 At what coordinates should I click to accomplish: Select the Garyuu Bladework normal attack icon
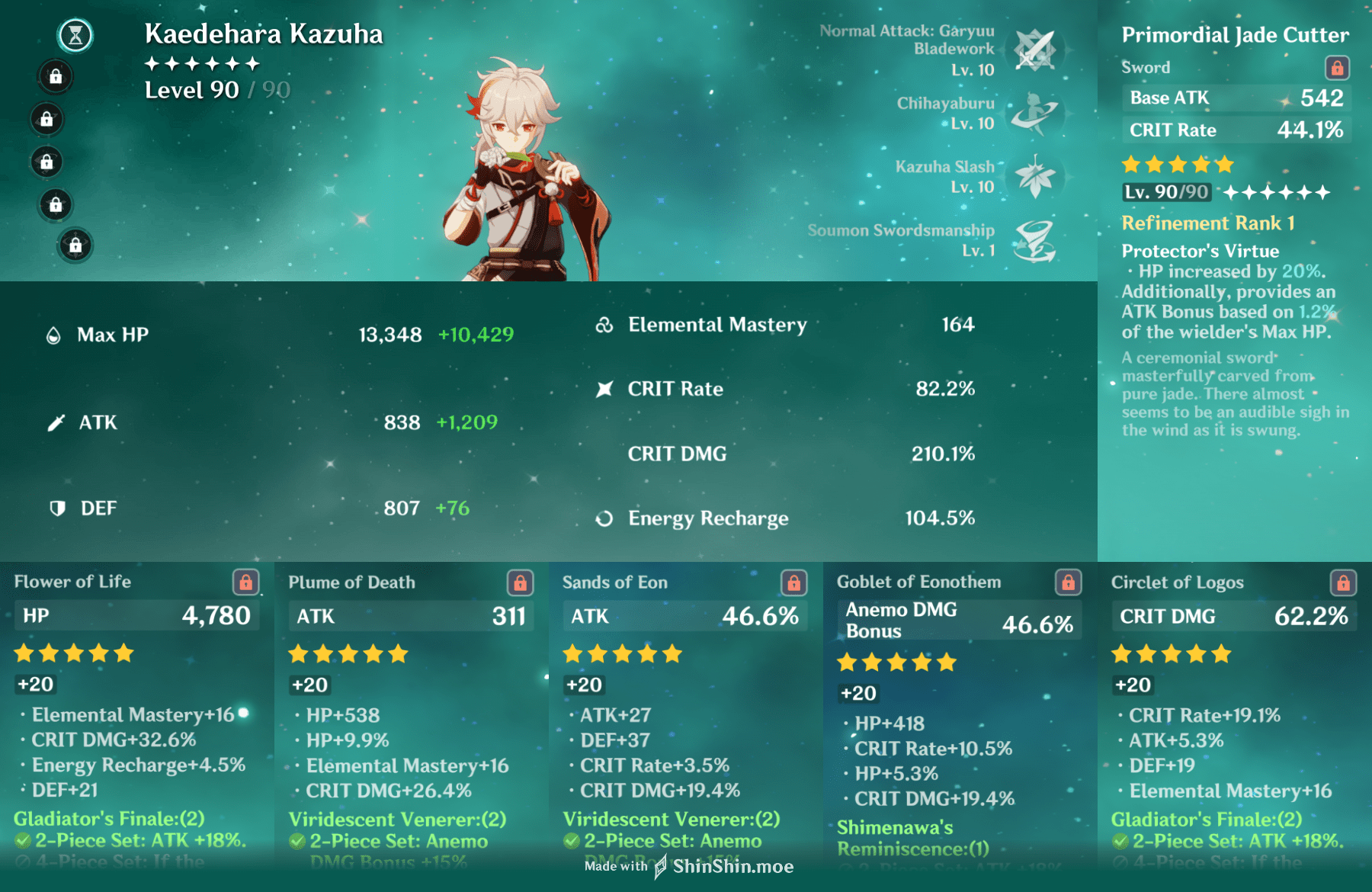1034,50
